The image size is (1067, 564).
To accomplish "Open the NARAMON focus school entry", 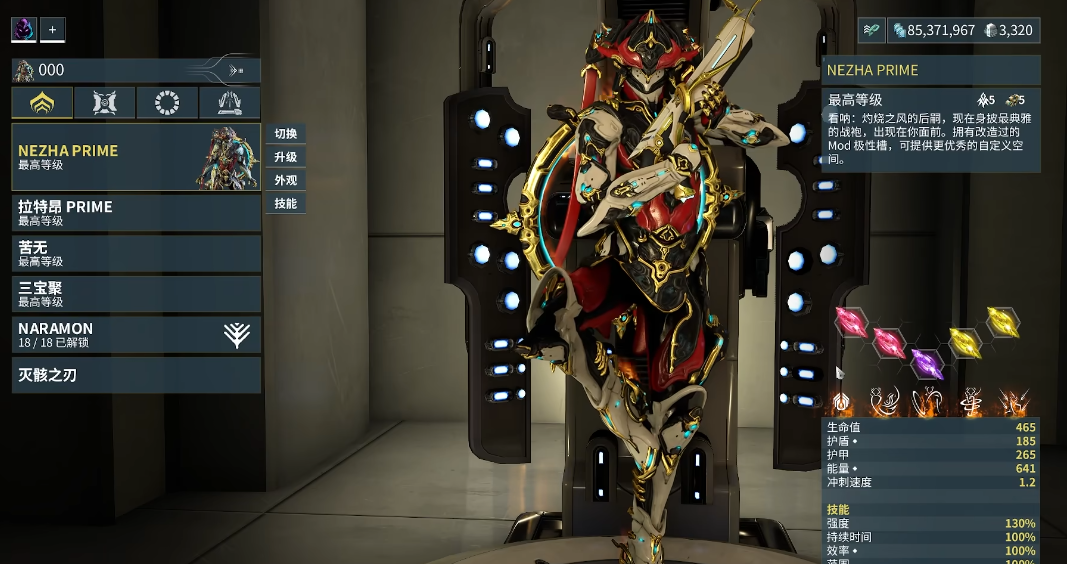I will 135,335.
